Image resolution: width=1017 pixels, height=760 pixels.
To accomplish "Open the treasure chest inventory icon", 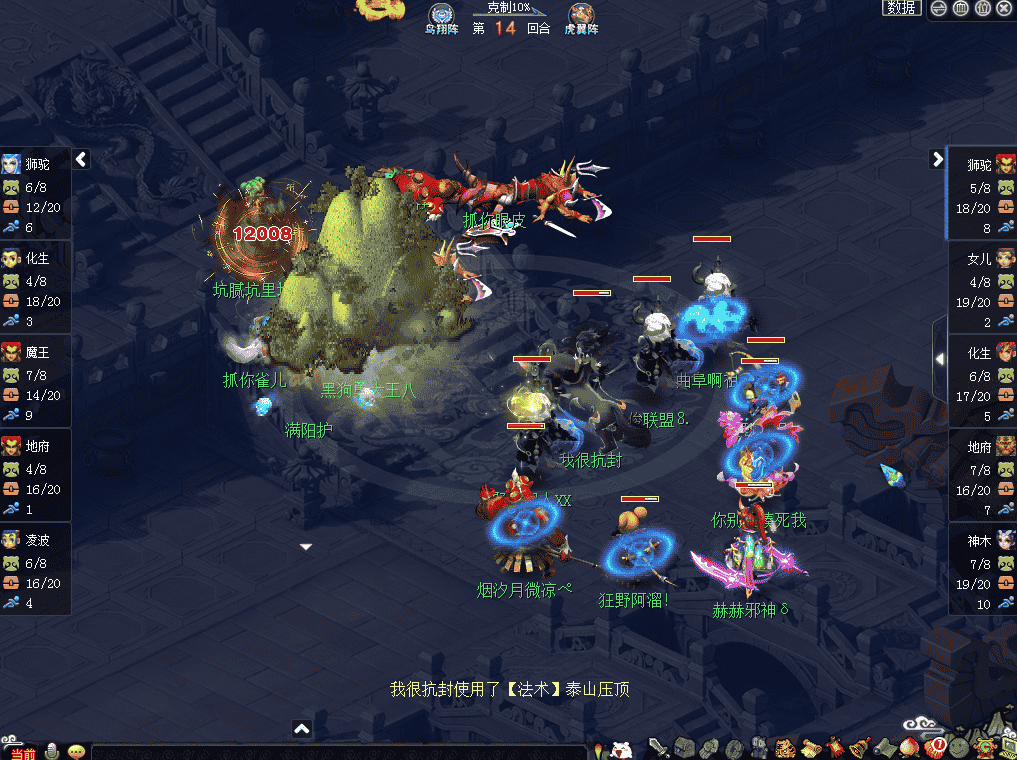I will tap(683, 747).
